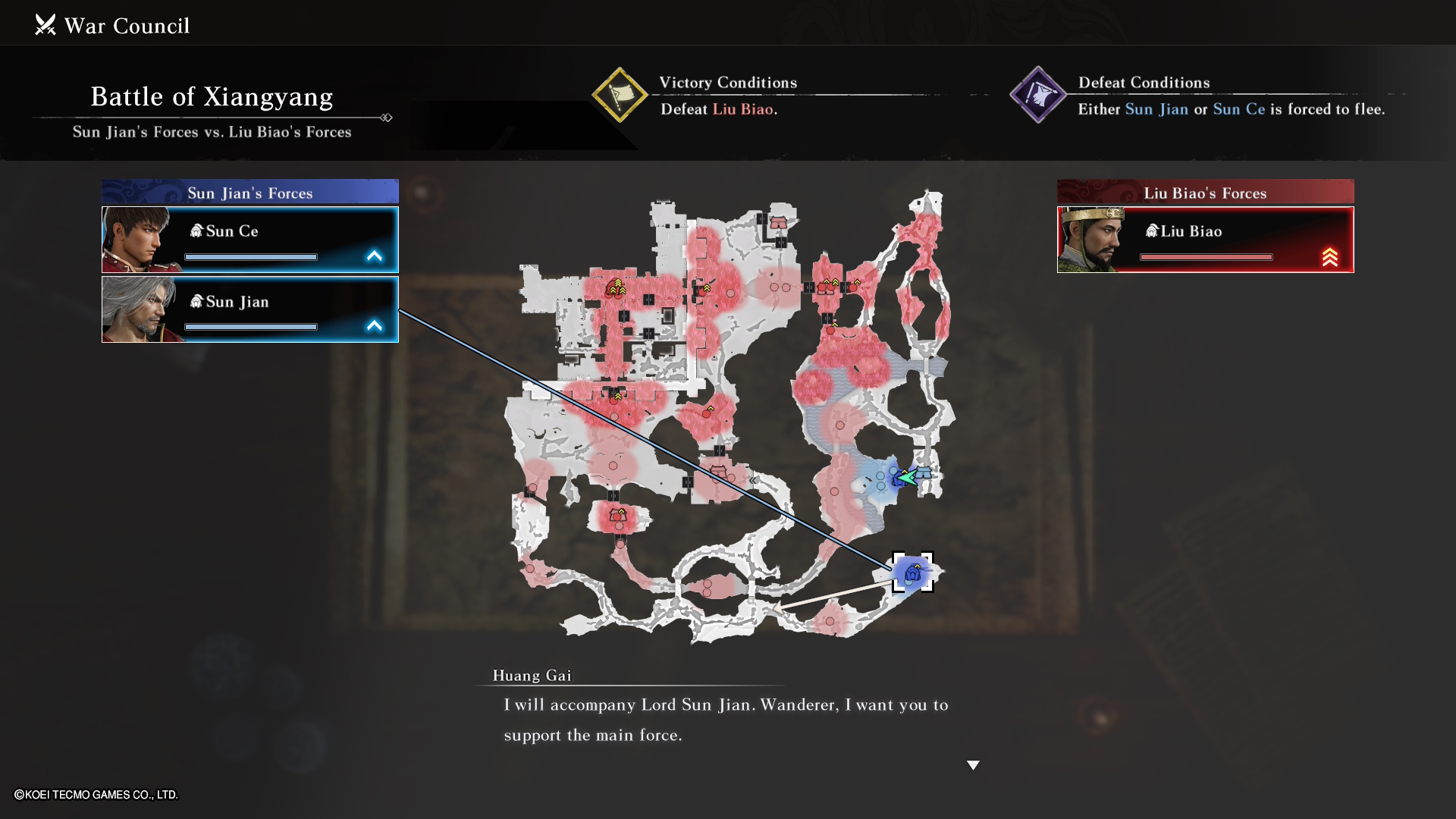This screenshot has height=819, width=1456.
Task: Select the Sun Ce officer card
Action: point(250,240)
